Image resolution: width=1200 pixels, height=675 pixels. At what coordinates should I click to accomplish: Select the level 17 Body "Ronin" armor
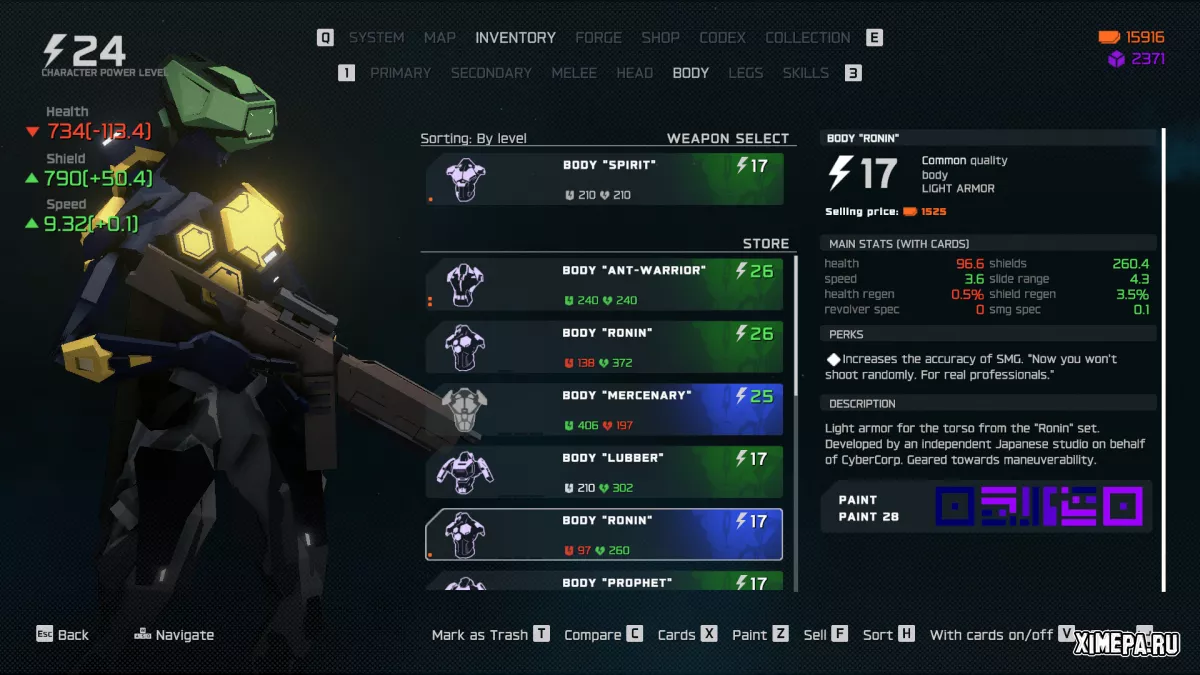coord(604,535)
